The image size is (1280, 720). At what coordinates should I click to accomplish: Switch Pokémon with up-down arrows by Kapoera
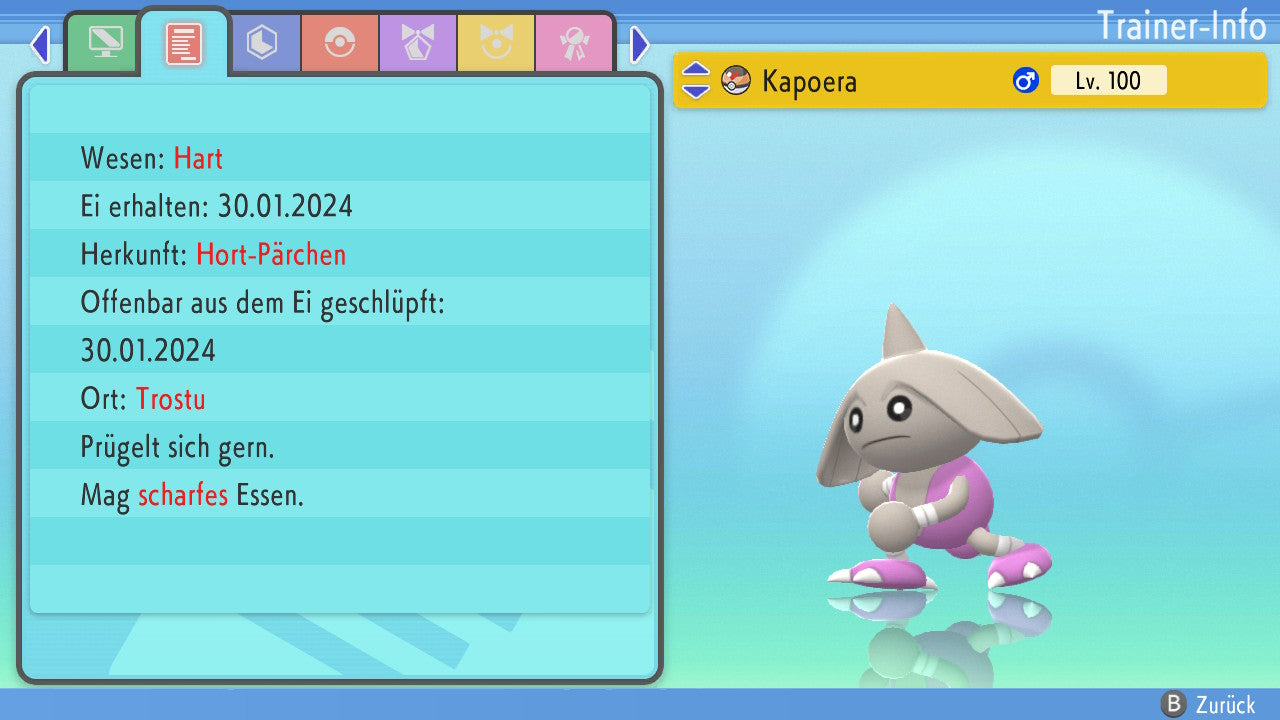click(x=696, y=81)
